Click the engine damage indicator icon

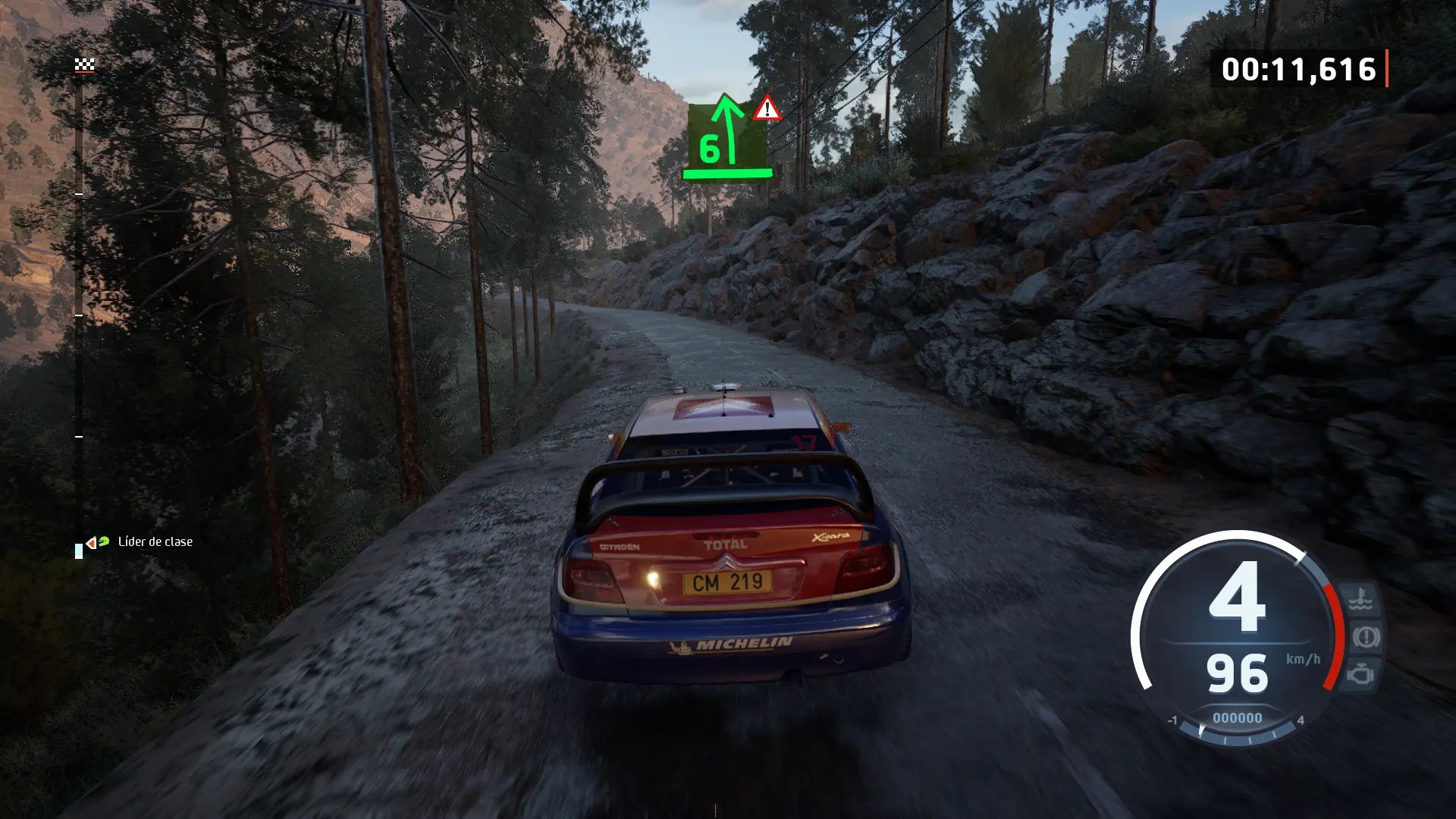pyautogui.click(x=1361, y=673)
